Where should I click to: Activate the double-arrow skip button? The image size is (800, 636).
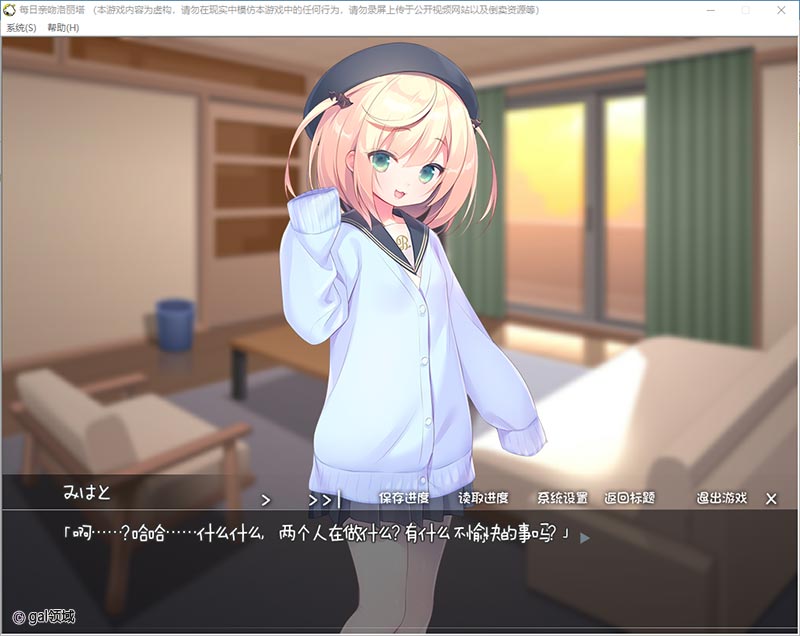[x=324, y=498]
